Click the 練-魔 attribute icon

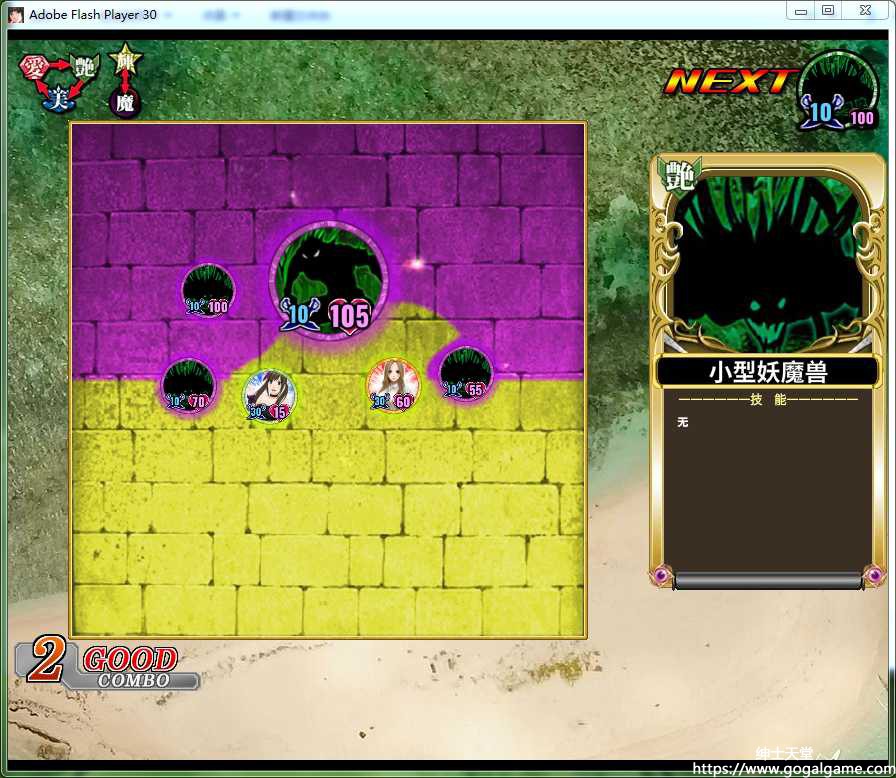pos(126,80)
